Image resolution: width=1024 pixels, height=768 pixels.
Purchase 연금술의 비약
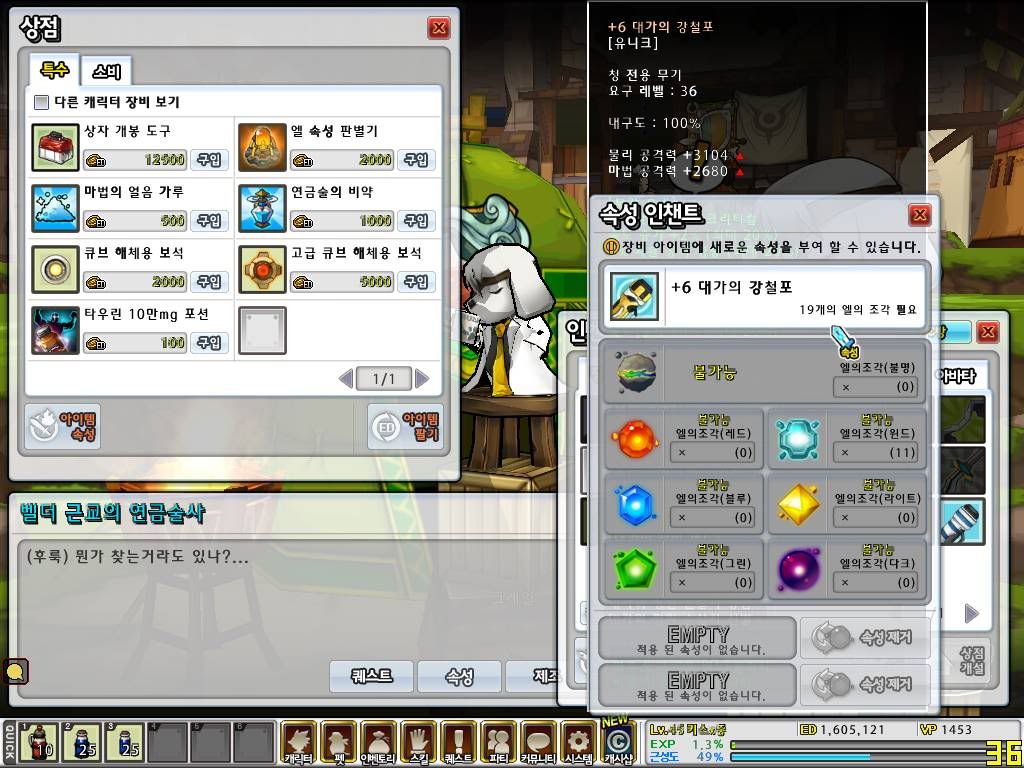[x=416, y=221]
